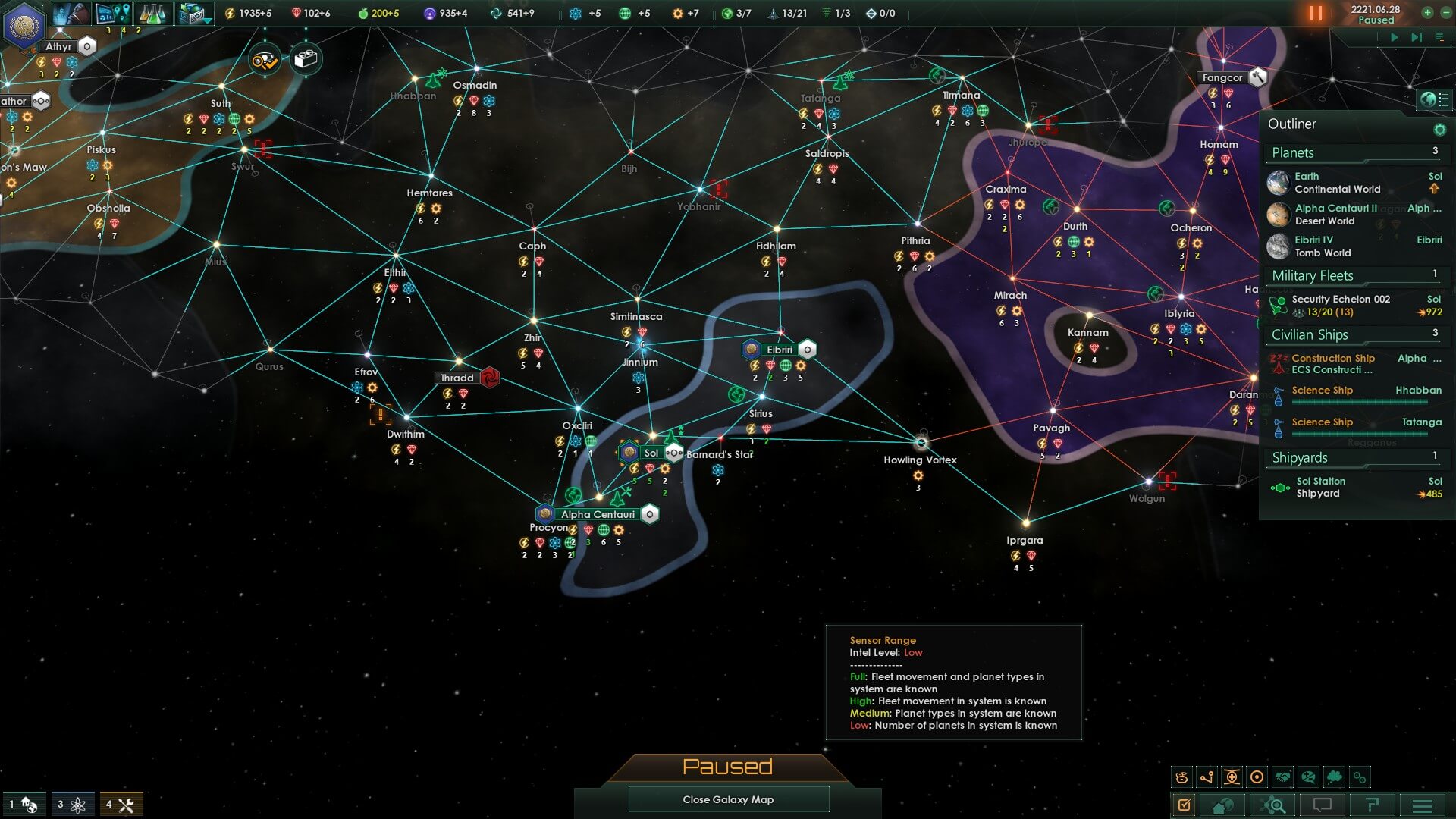Open the main menu hamburger button

tap(1423, 805)
